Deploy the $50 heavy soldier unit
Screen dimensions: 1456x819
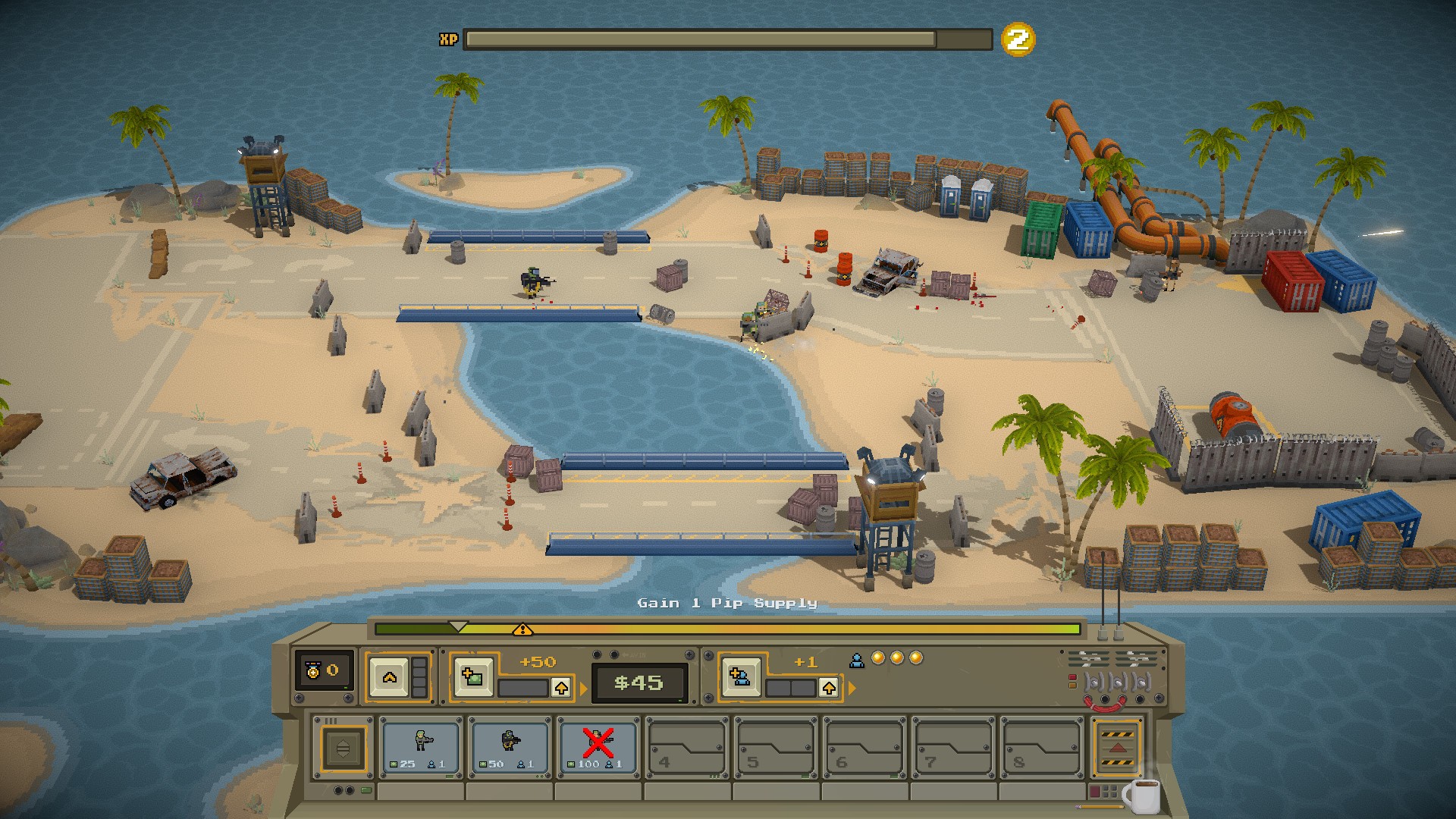(x=510, y=747)
